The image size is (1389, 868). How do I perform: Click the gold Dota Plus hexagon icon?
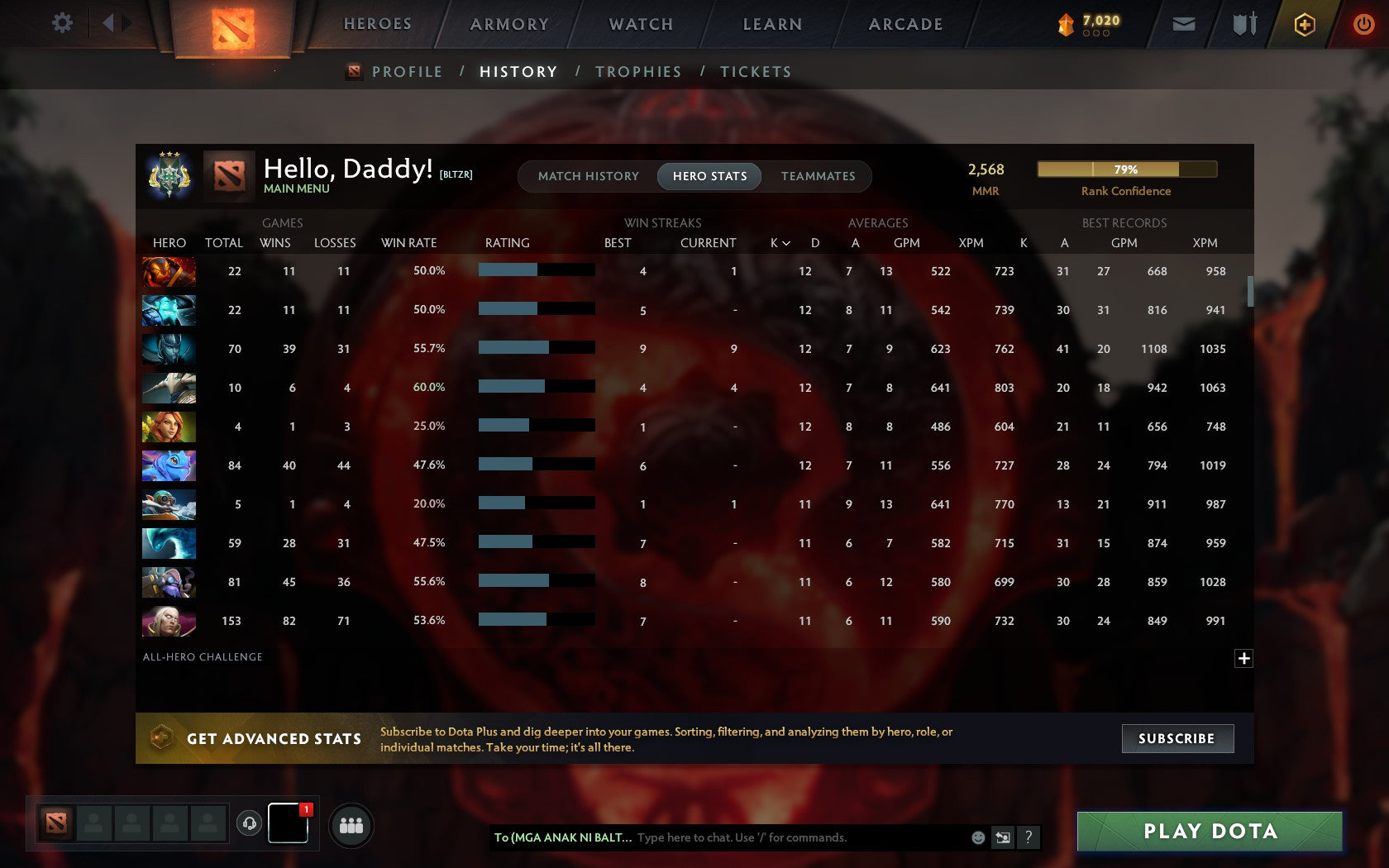(1305, 24)
